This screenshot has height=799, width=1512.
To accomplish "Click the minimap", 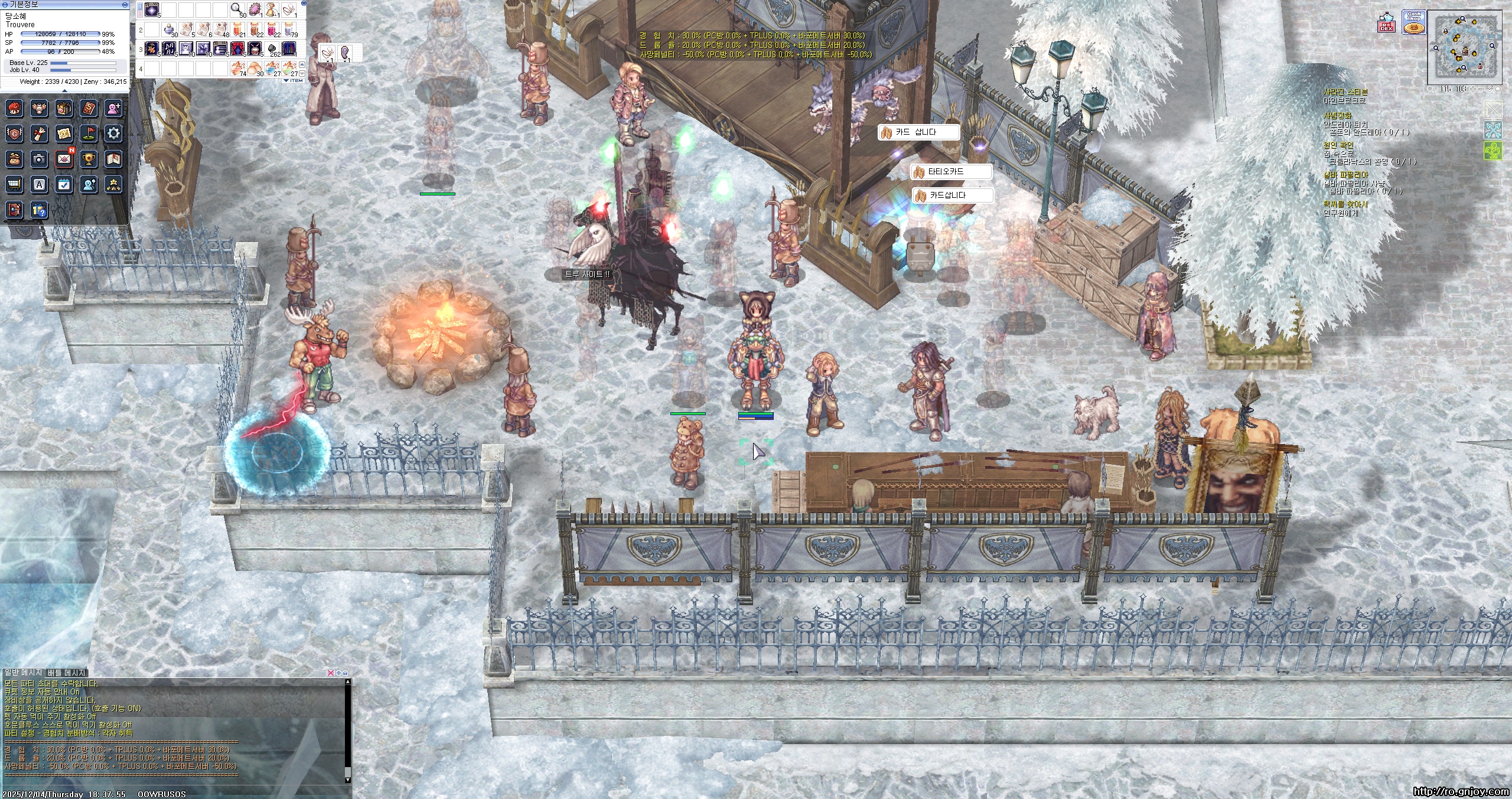I will pyautogui.click(x=1464, y=50).
